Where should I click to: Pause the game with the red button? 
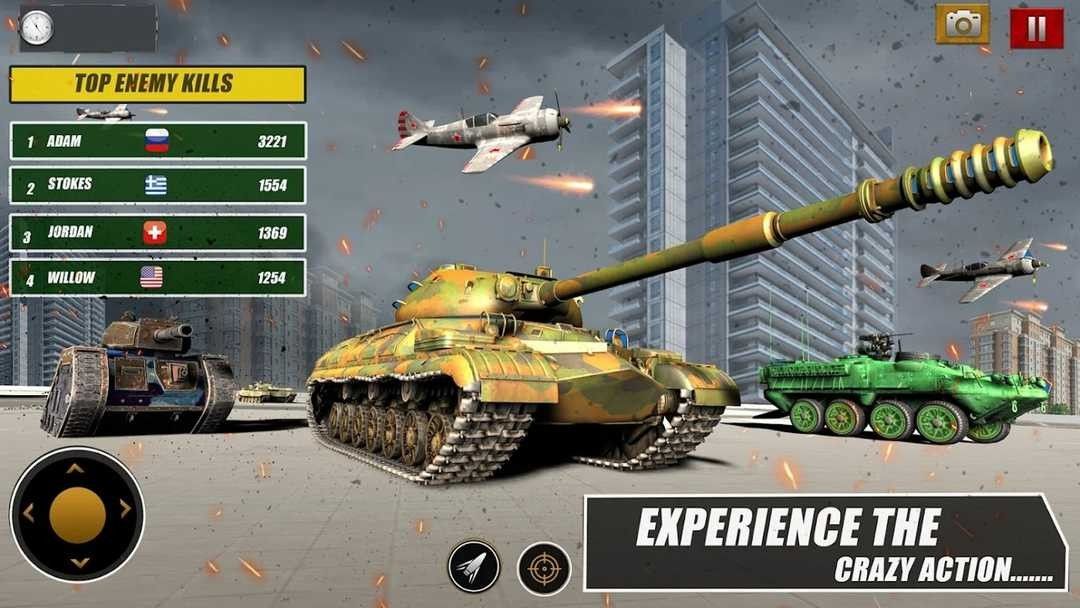(1036, 28)
